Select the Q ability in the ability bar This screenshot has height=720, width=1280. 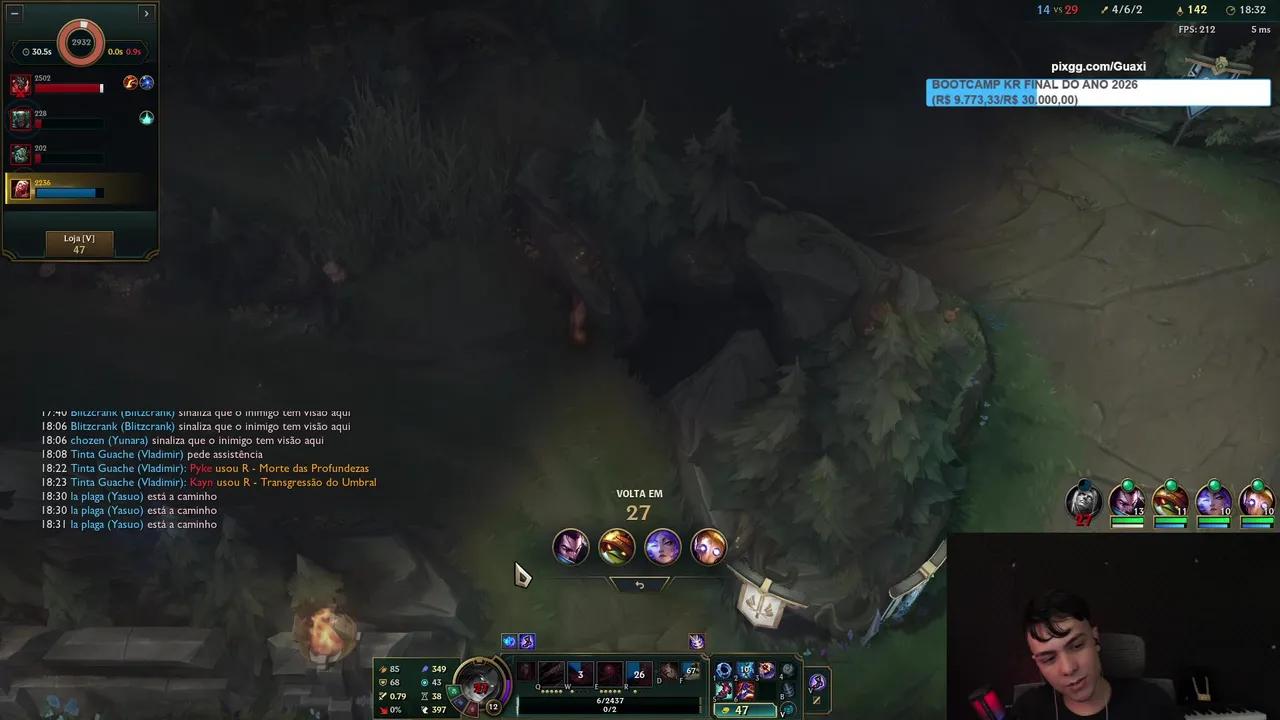(551, 674)
